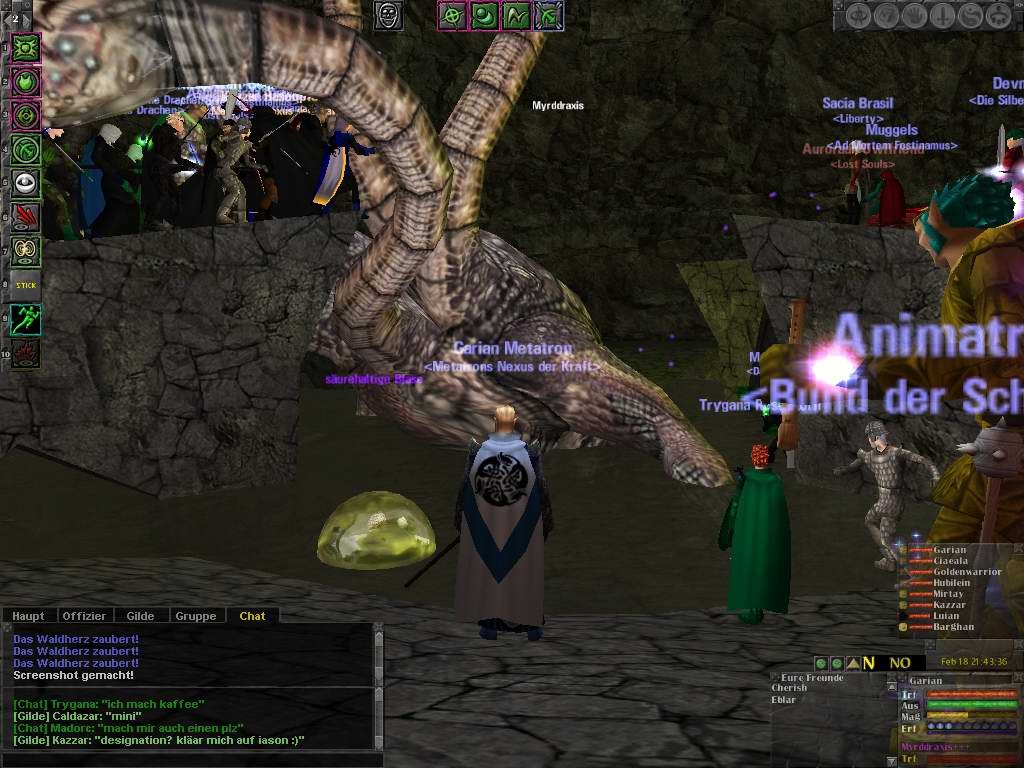
Task: Choose Barghan from the group list
Action: pyautogui.click(x=954, y=628)
